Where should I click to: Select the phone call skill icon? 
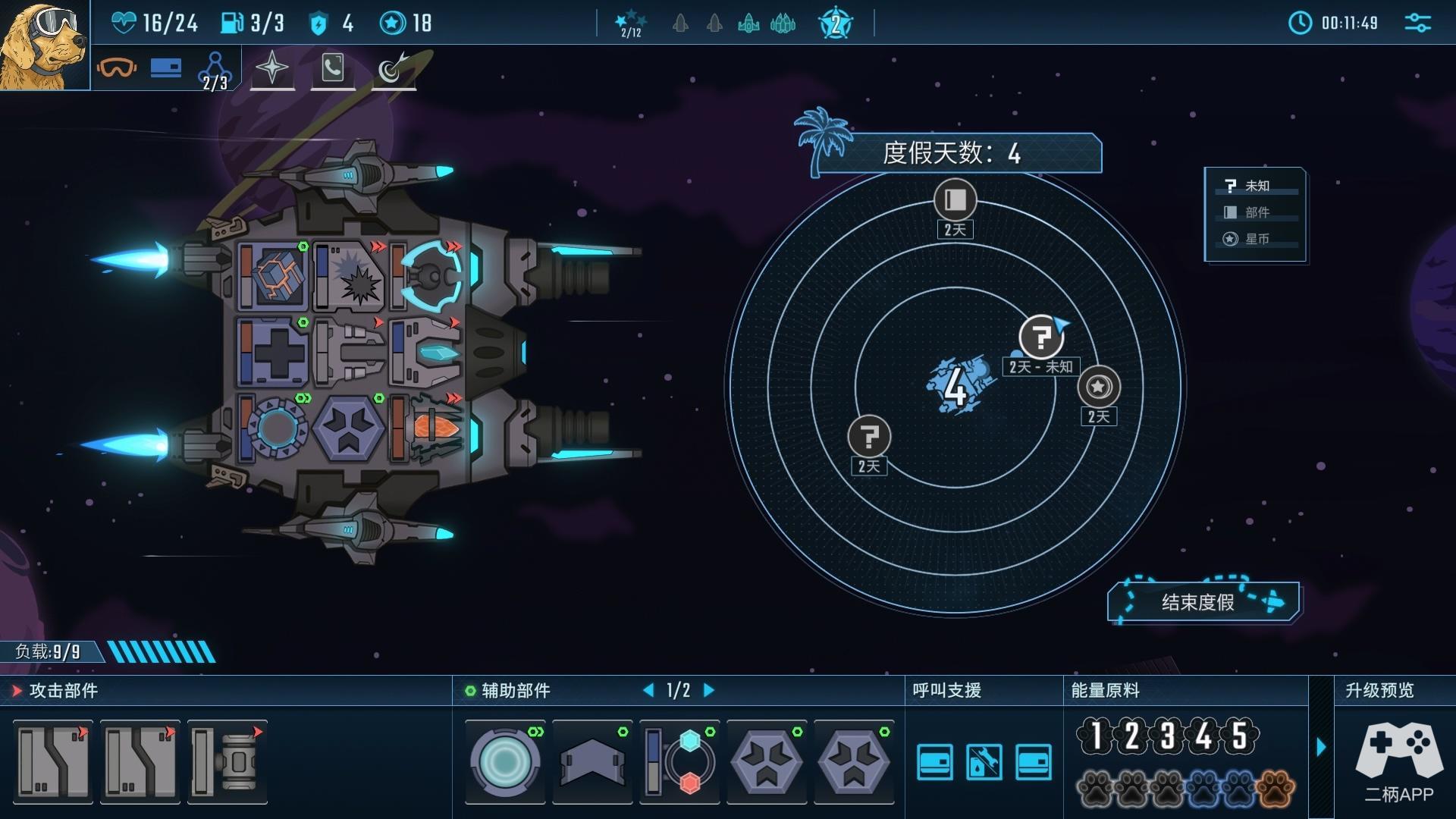pos(333,68)
